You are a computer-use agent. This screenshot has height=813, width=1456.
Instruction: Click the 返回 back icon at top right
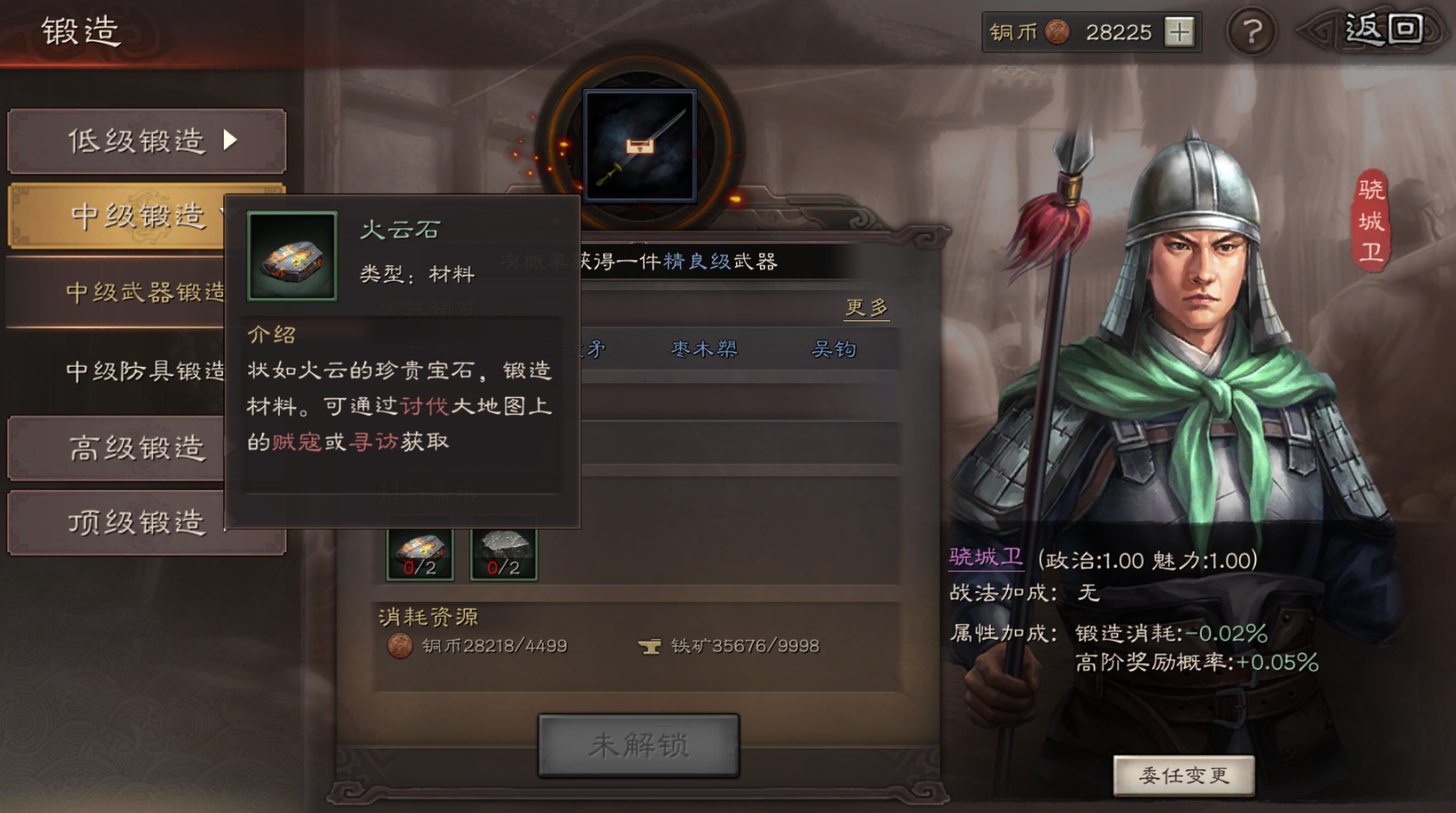[1384, 28]
